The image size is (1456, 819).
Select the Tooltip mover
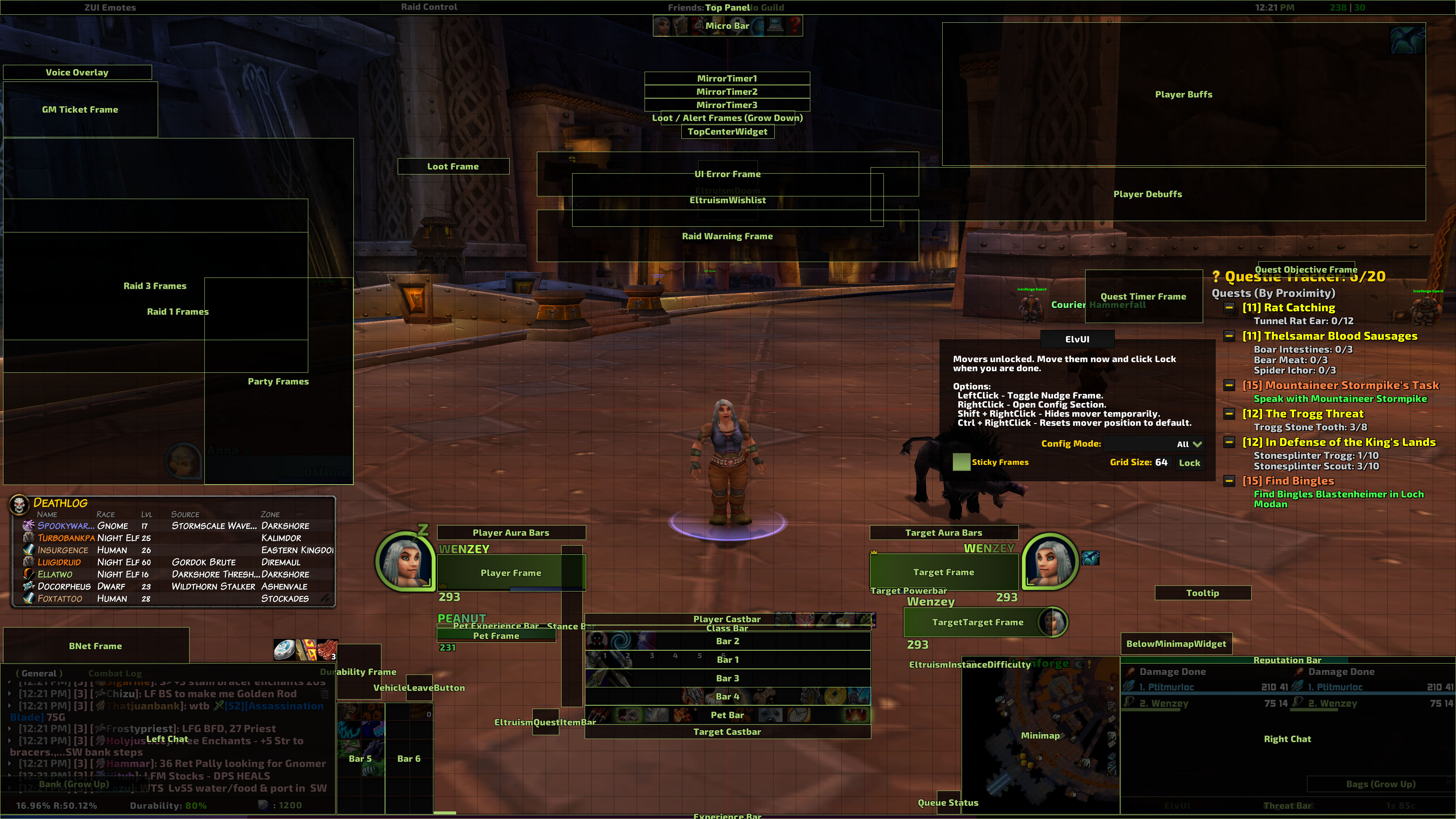pos(1202,593)
